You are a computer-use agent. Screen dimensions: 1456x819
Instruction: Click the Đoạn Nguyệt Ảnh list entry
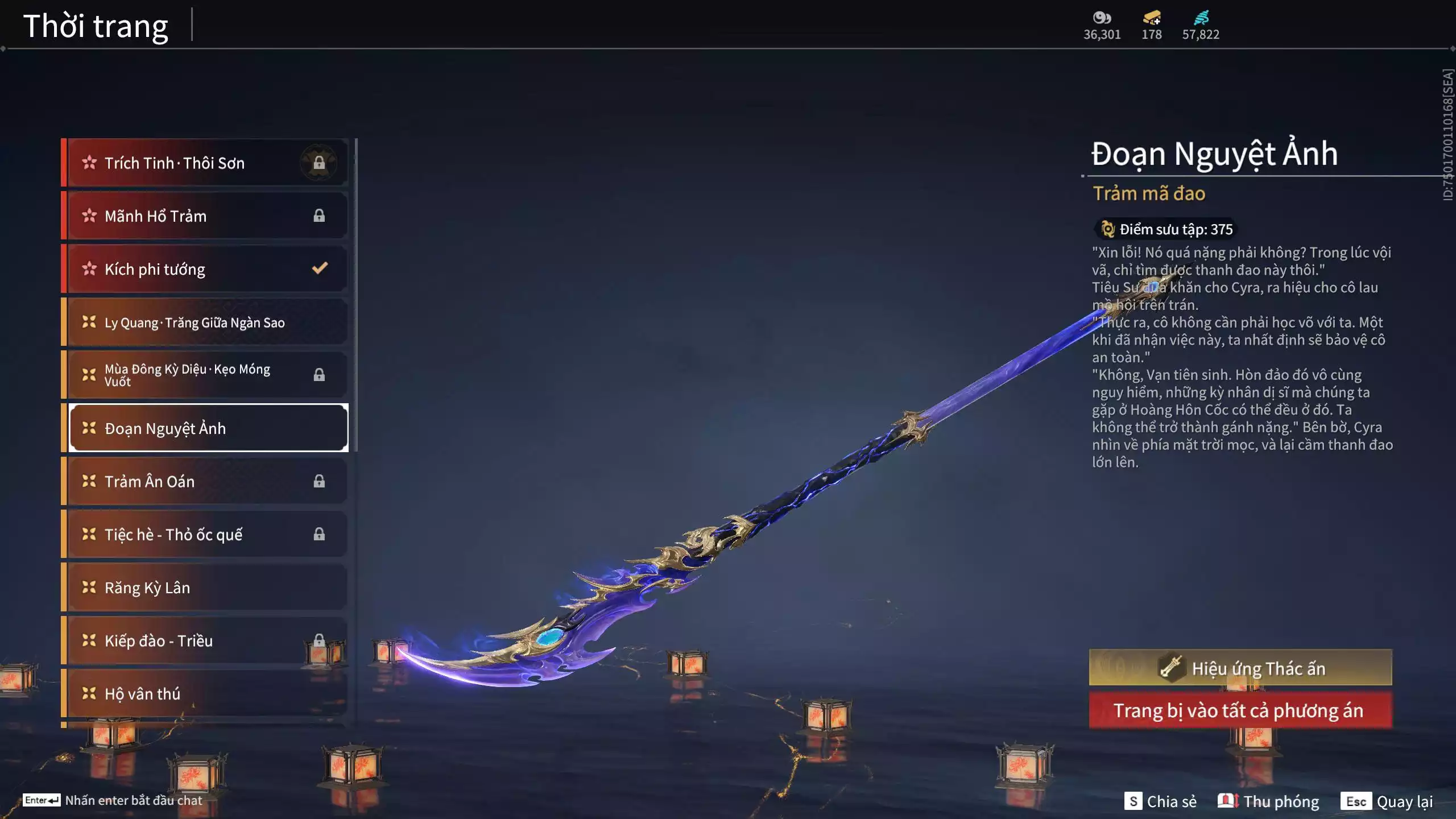(x=208, y=428)
